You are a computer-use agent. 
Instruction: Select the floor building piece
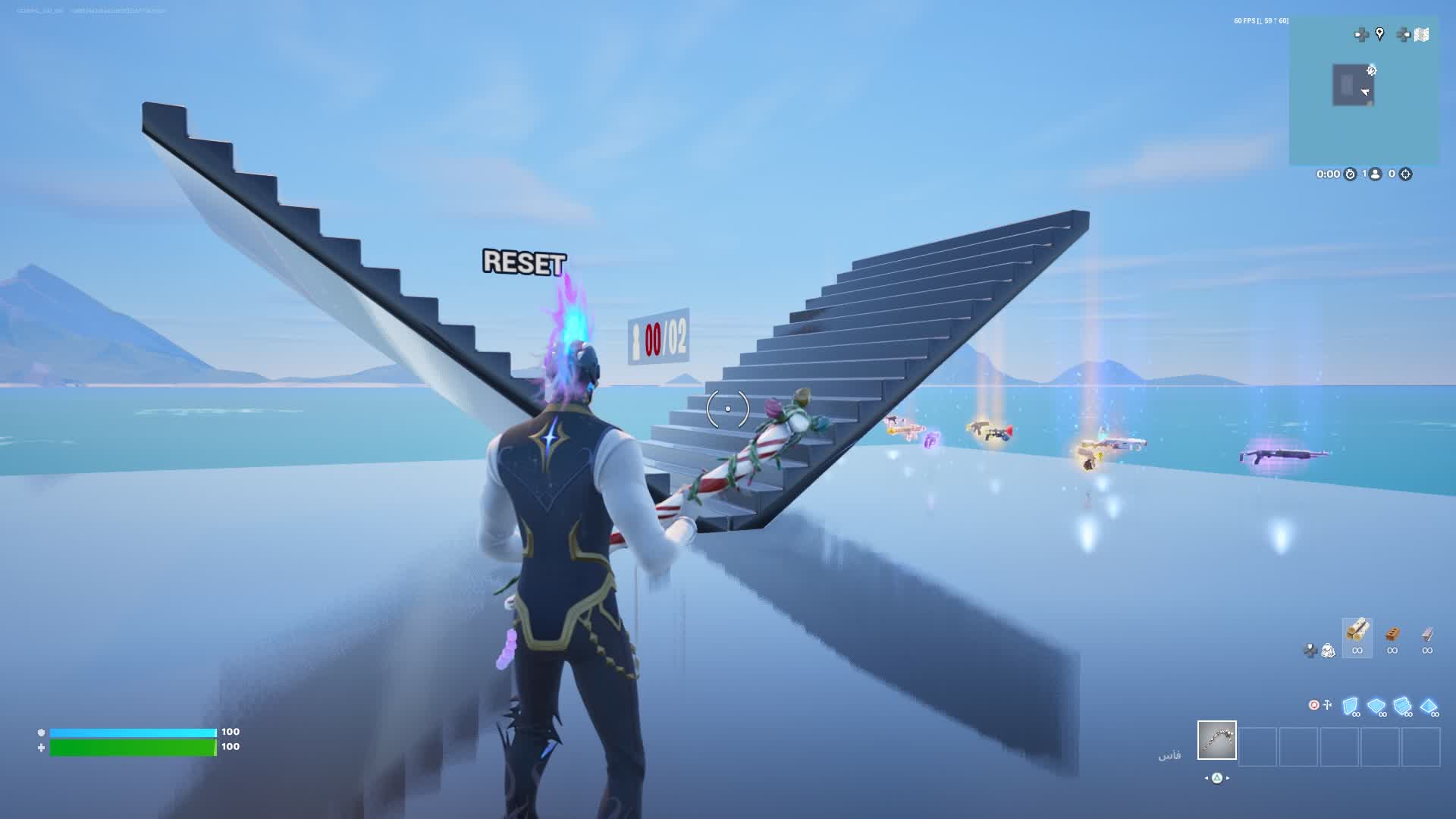[x=1376, y=707]
